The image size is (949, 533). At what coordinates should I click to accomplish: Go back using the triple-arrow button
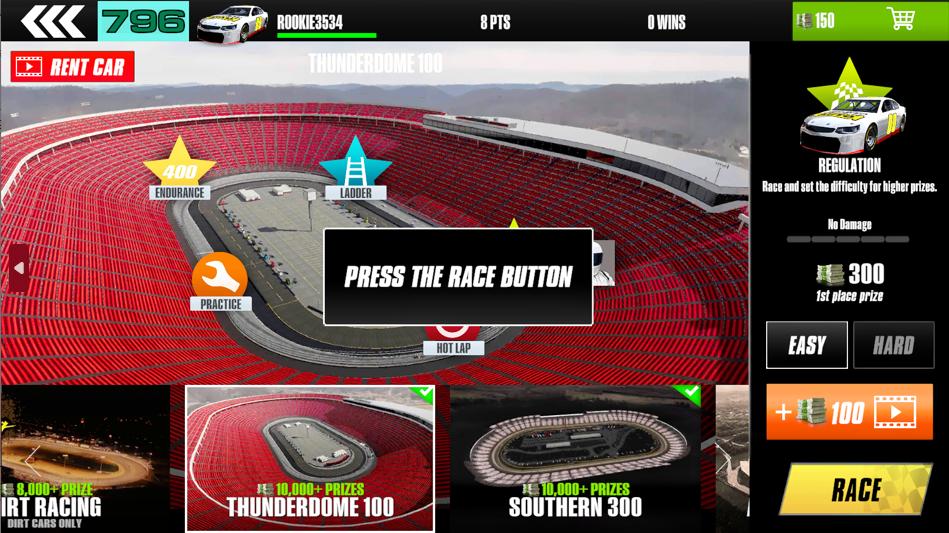tap(51, 21)
